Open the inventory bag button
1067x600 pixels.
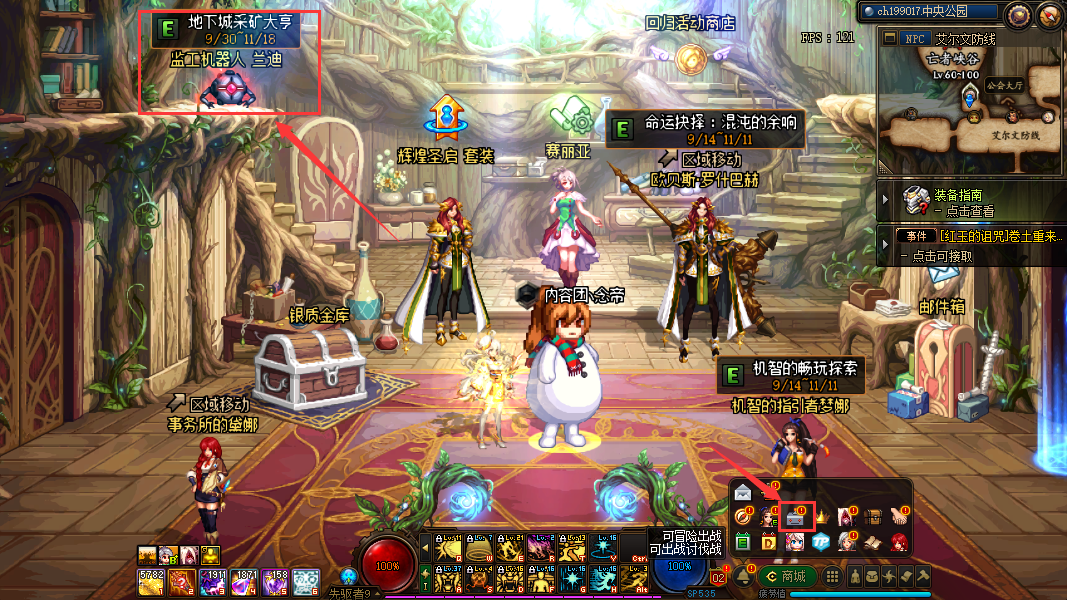(x=874, y=577)
